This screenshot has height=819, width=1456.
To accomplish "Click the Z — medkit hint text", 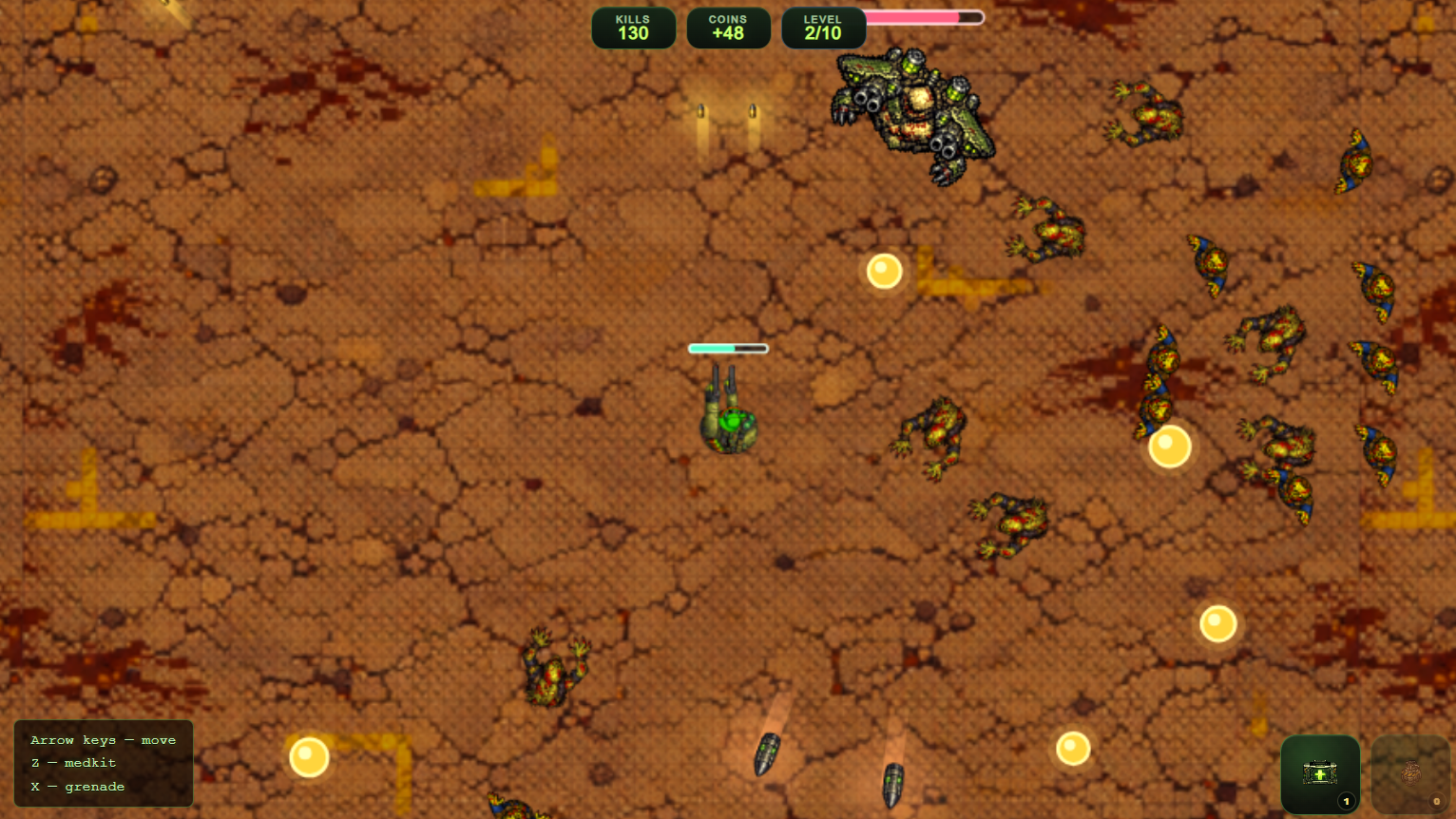I will click(x=73, y=762).
